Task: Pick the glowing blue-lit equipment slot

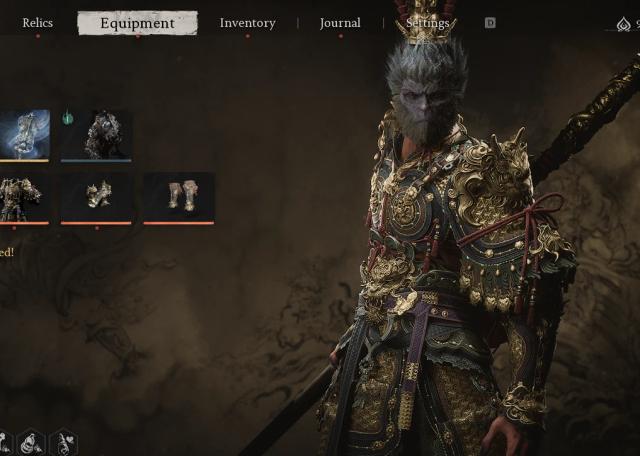Action: click(x=24, y=134)
